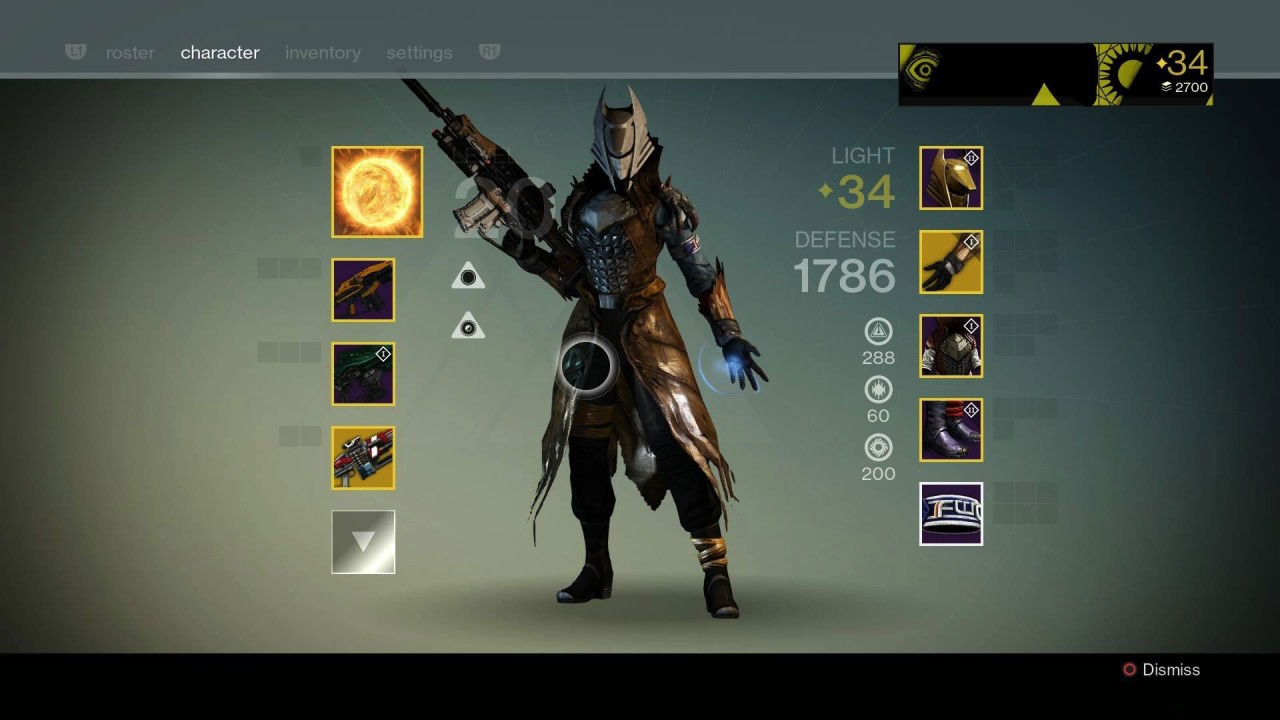
Task: Open the chest armor slot
Action: coord(951,346)
